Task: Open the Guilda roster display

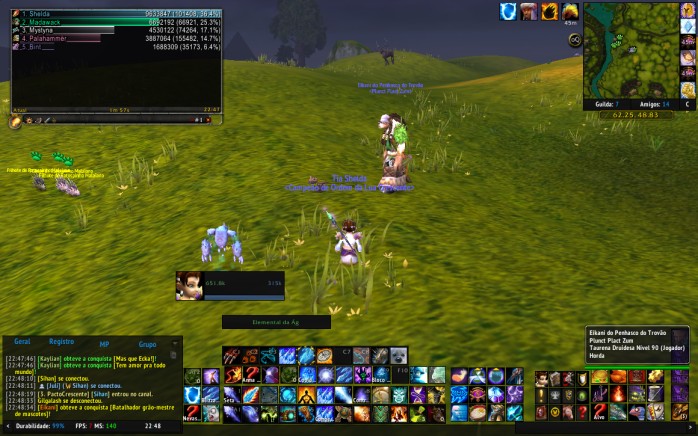Action: click(x=604, y=103)
